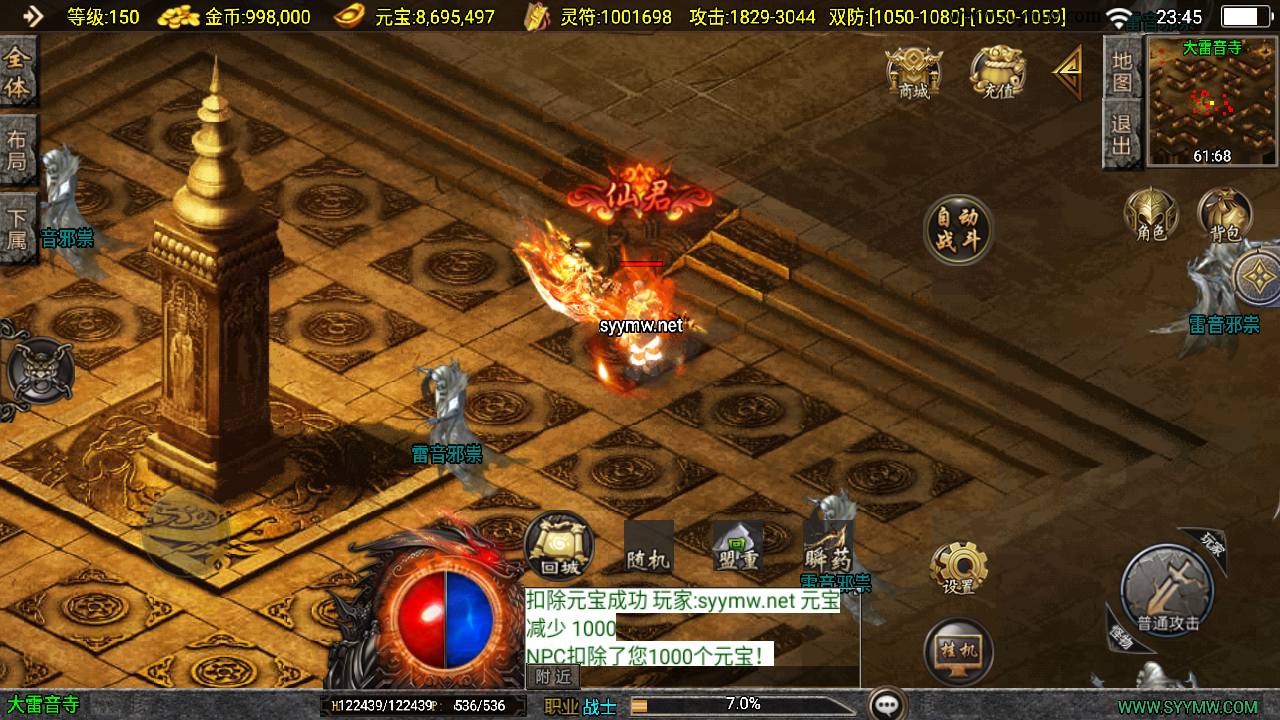Open the 设置 settings gear
Image resolution: width=1280 pixels, height=720 pixels.
[958, 570]
